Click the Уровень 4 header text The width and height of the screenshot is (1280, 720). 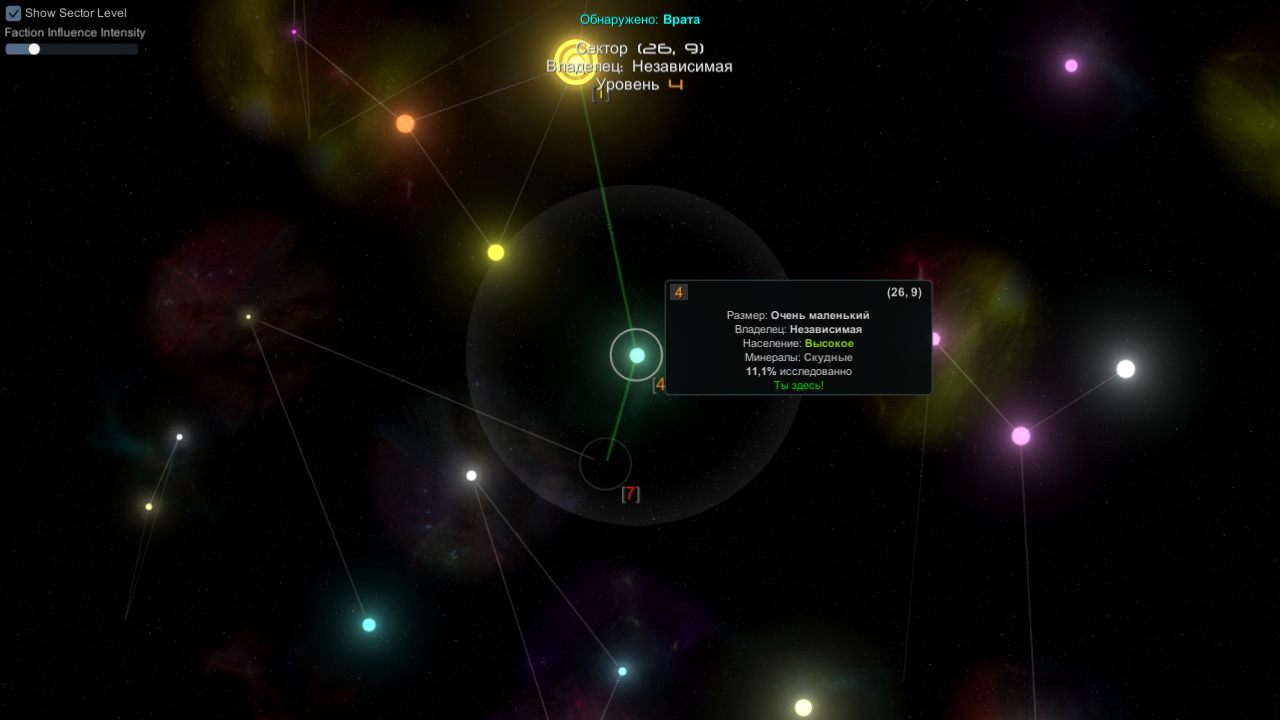click(x=639, y=84)
